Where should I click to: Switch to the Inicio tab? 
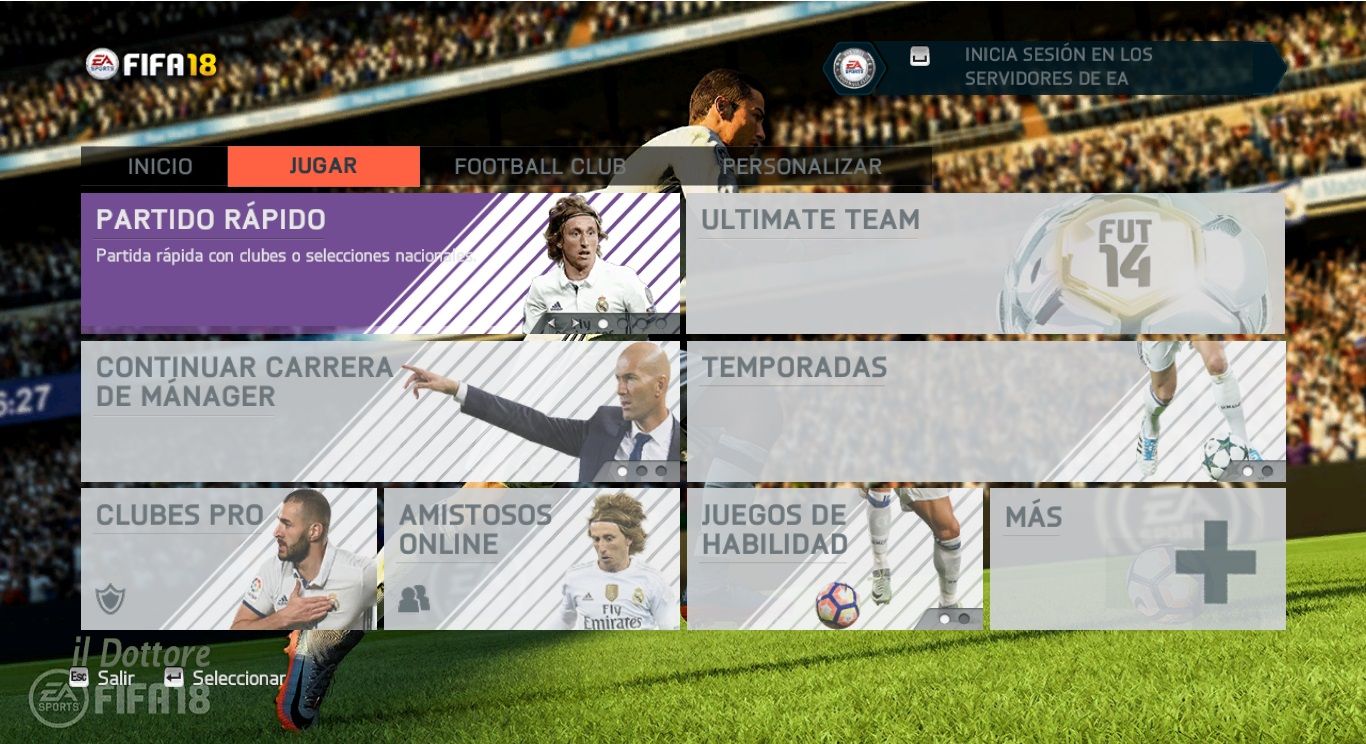(159, 167)
